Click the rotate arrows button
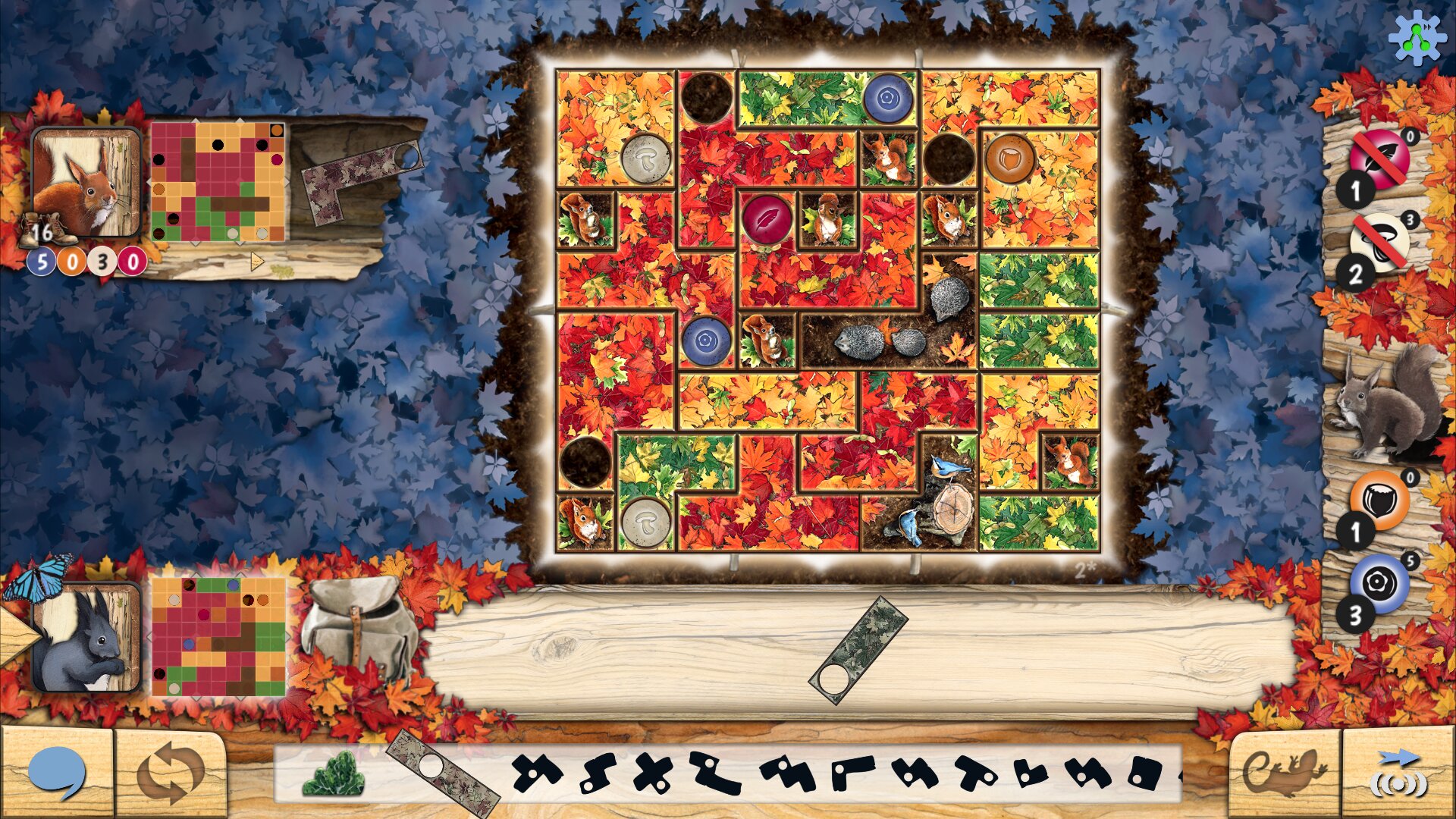1456x819 pixels. (x=171, y=773)
